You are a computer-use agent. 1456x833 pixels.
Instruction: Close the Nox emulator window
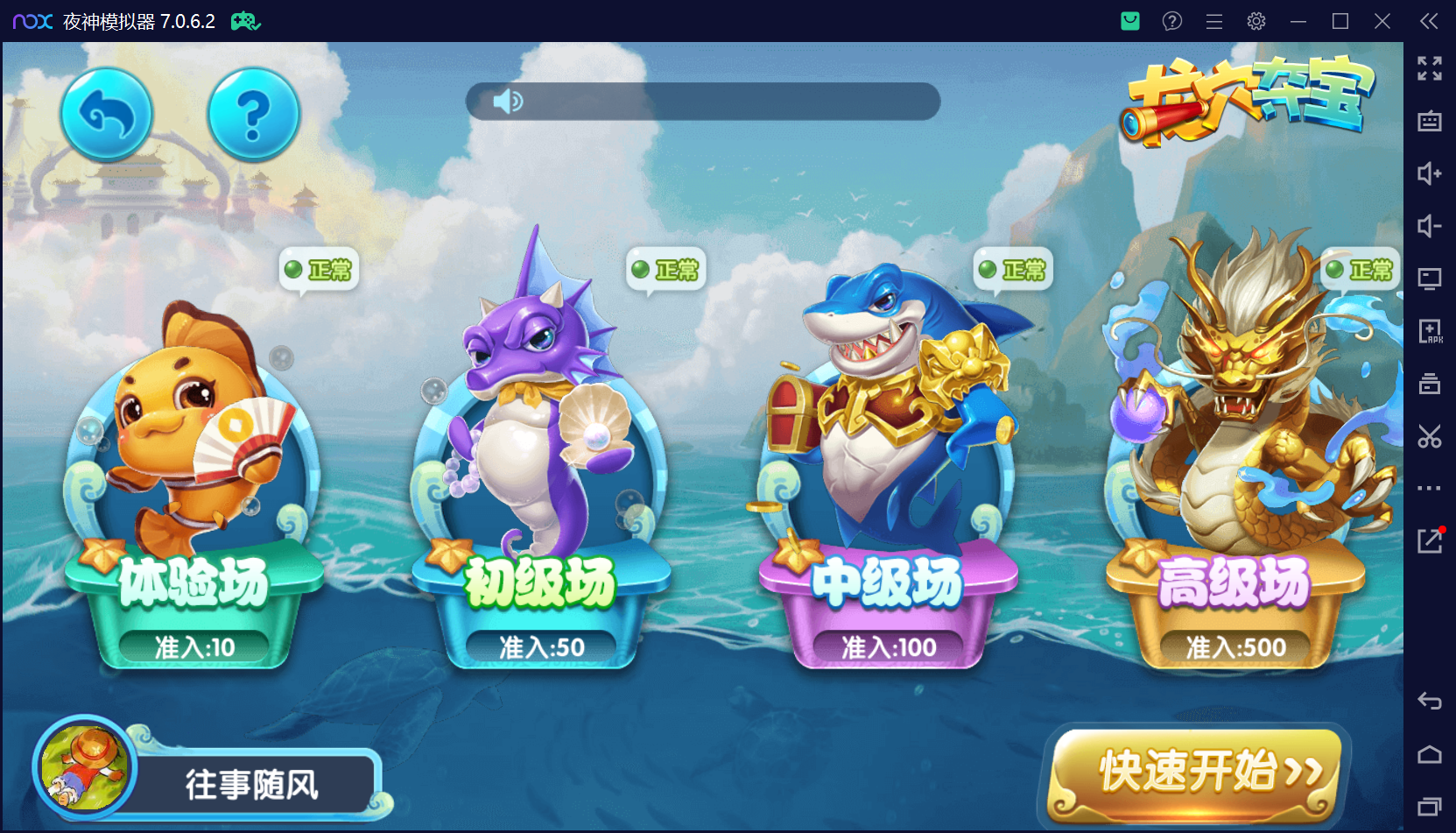pos(1382,21)
